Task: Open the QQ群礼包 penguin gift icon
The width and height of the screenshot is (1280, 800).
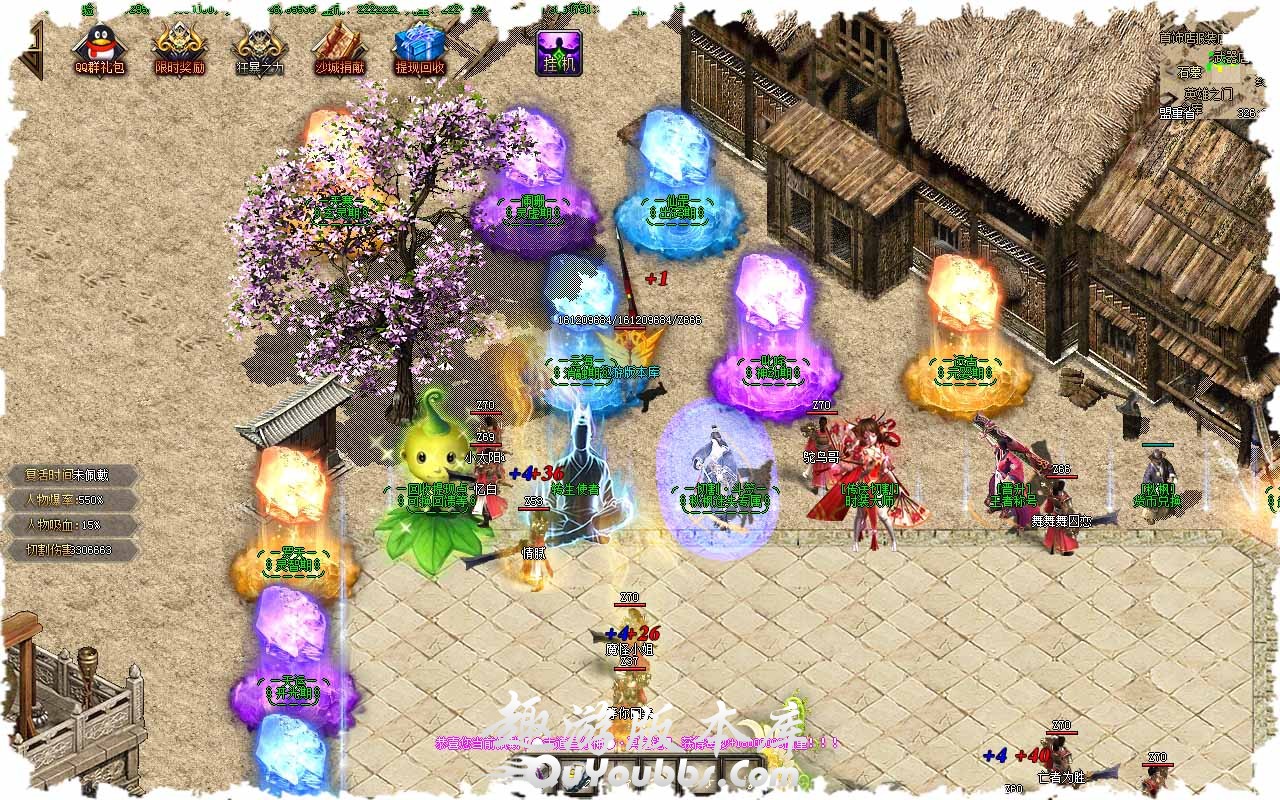Action: click(x=99, y=48)
